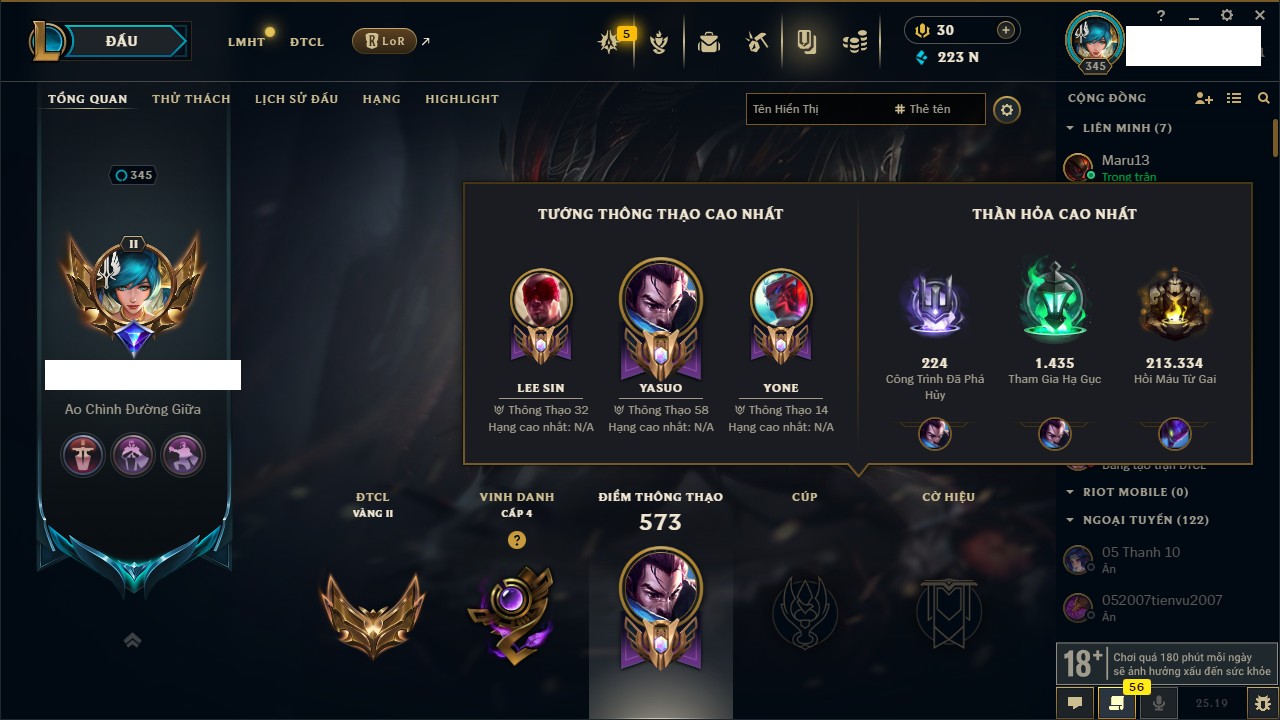Open the HIGHLIGHT tab

(461, 99)
